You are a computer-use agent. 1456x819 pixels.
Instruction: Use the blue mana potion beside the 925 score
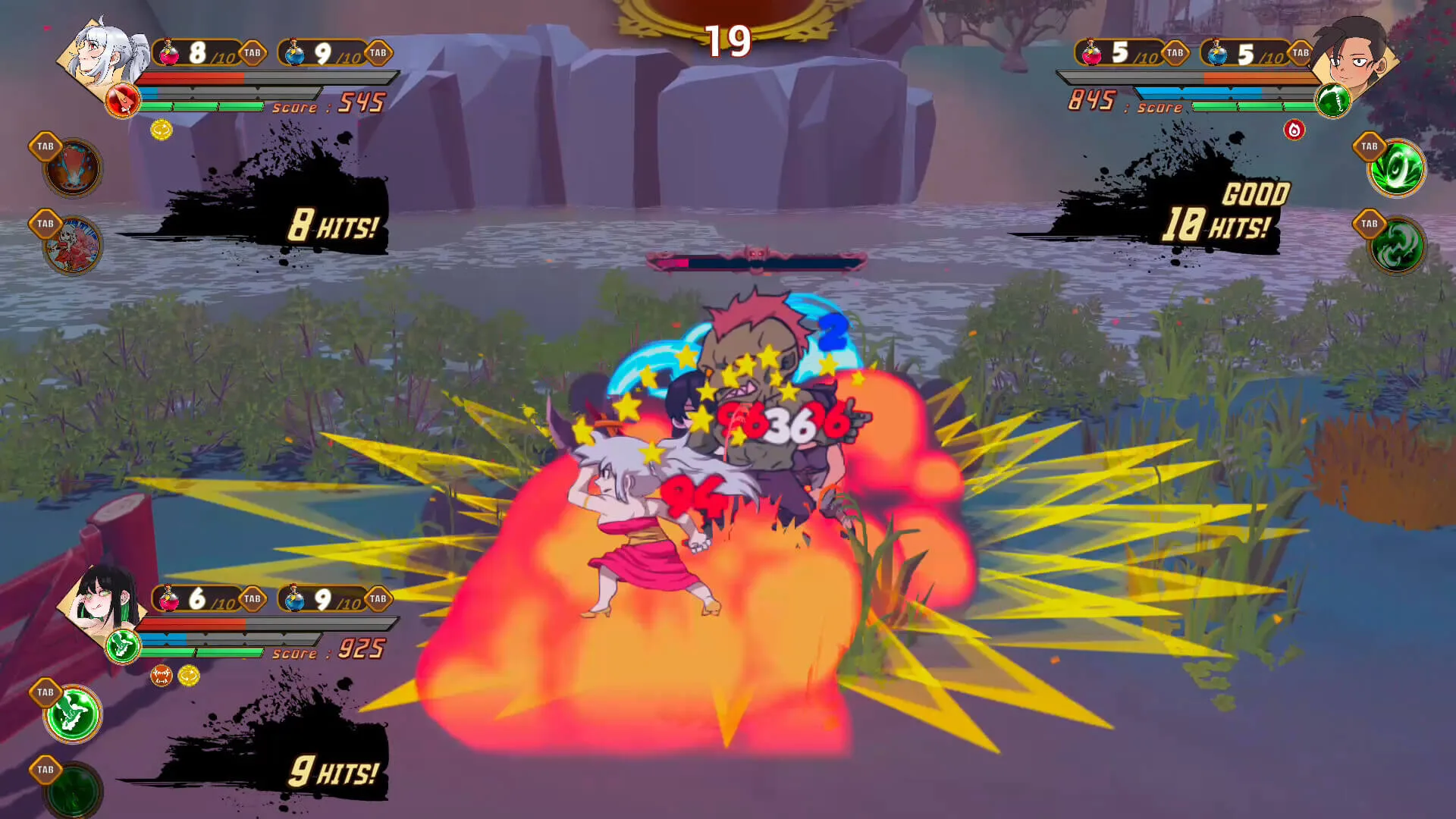tap(294, 599)
